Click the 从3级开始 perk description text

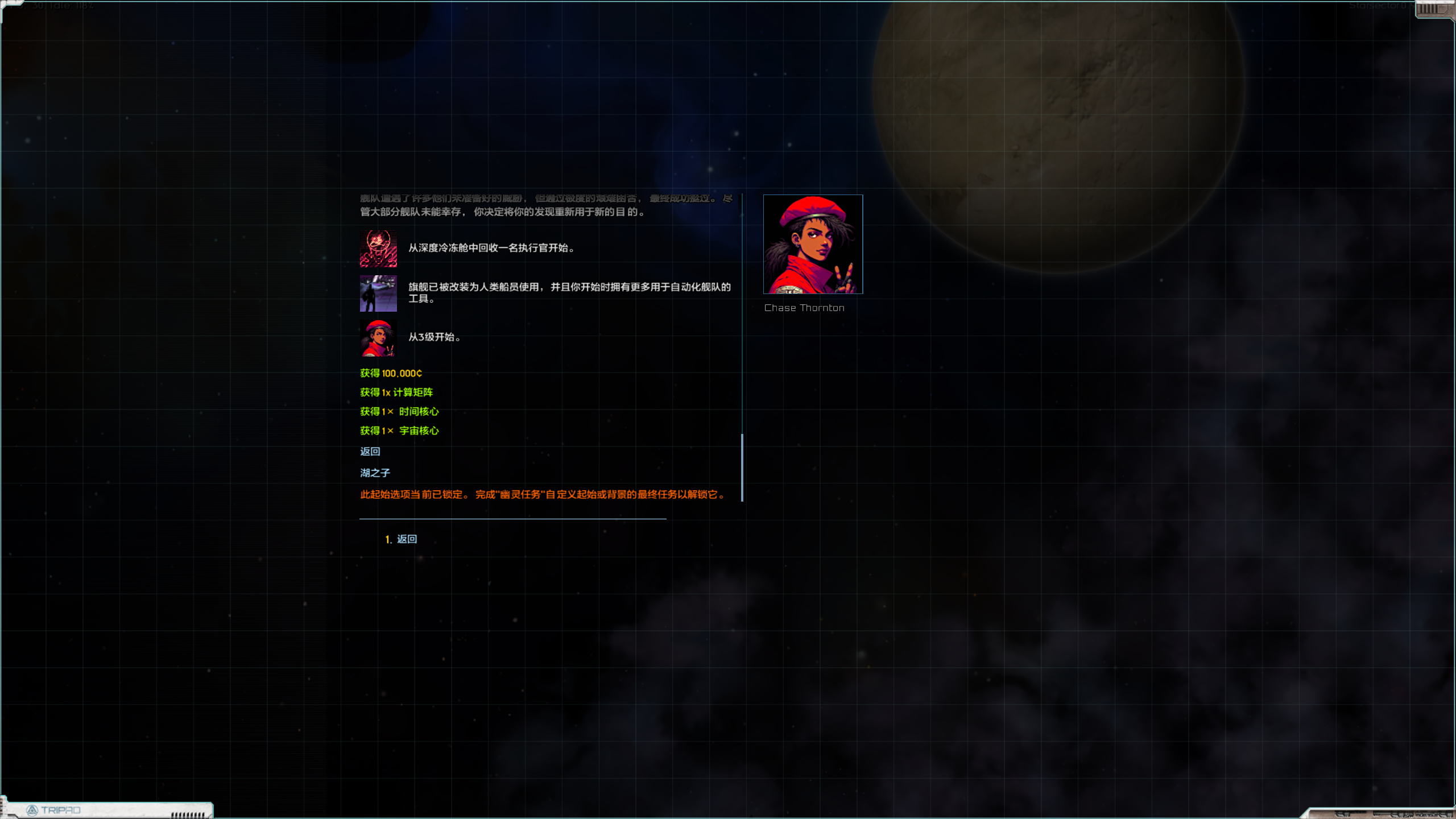(433, 337)
